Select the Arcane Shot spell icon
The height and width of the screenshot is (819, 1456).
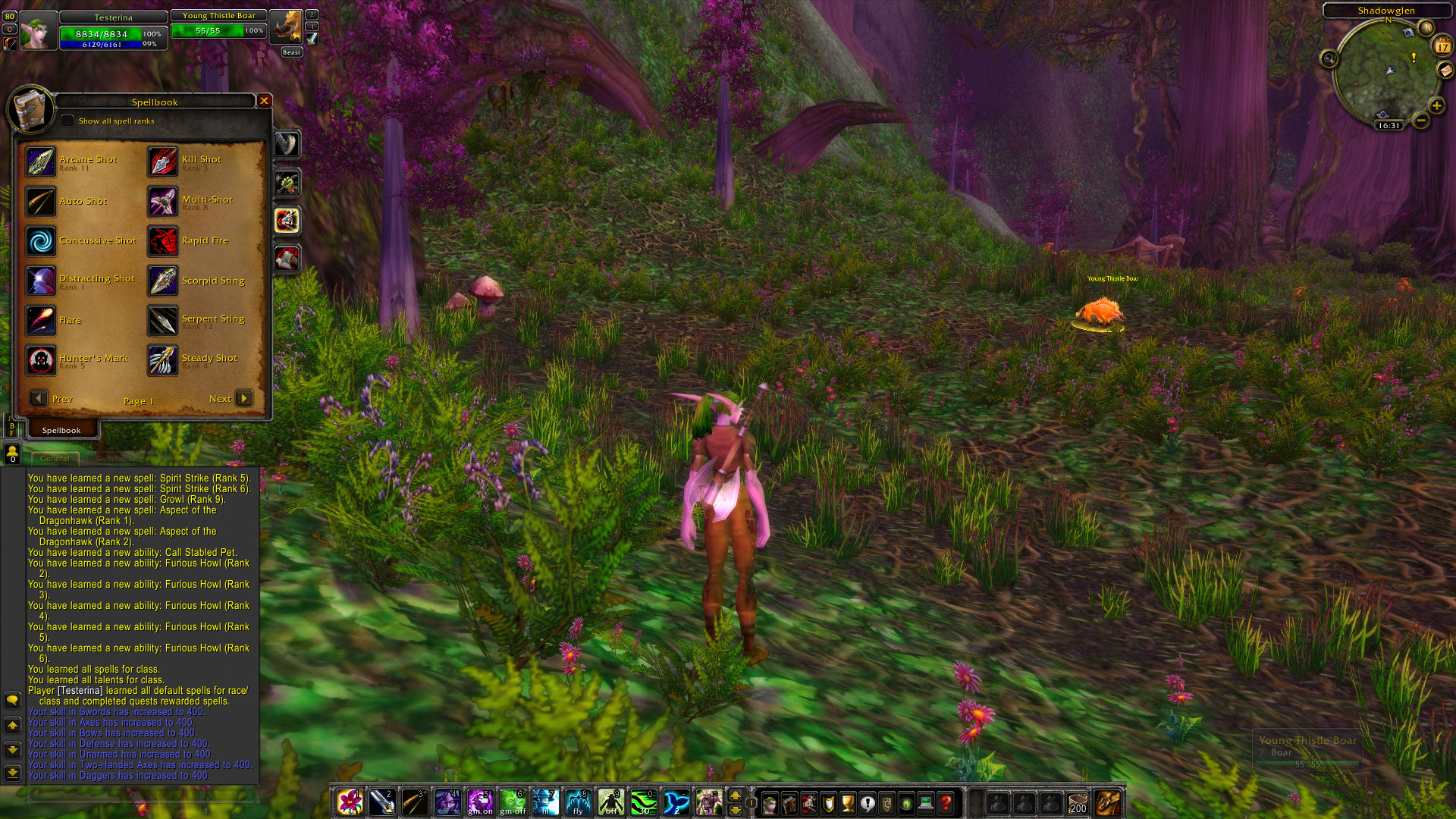click(41, 162)
